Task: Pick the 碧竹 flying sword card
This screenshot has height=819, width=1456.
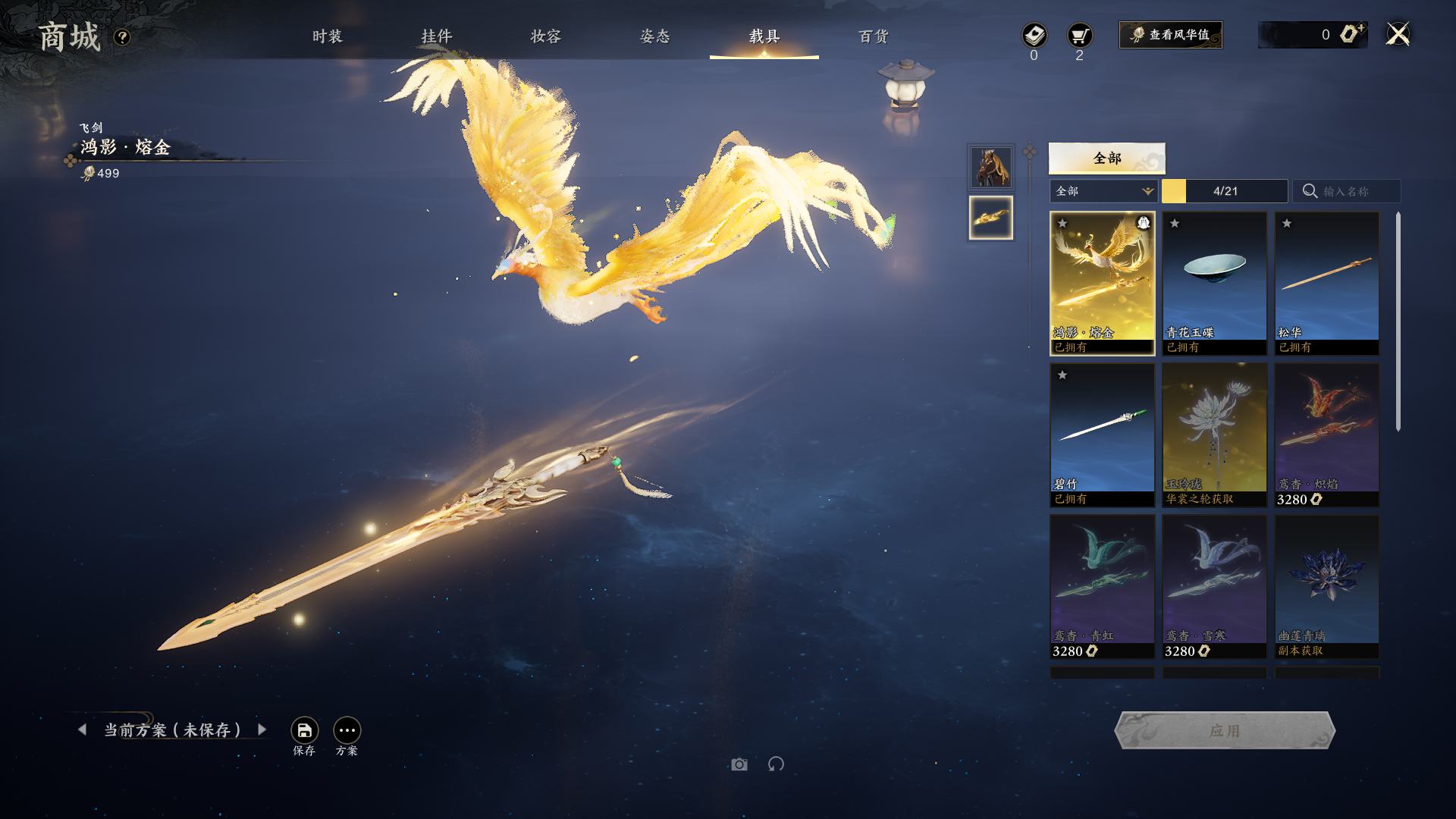Action: click(x=1102, y=434)
